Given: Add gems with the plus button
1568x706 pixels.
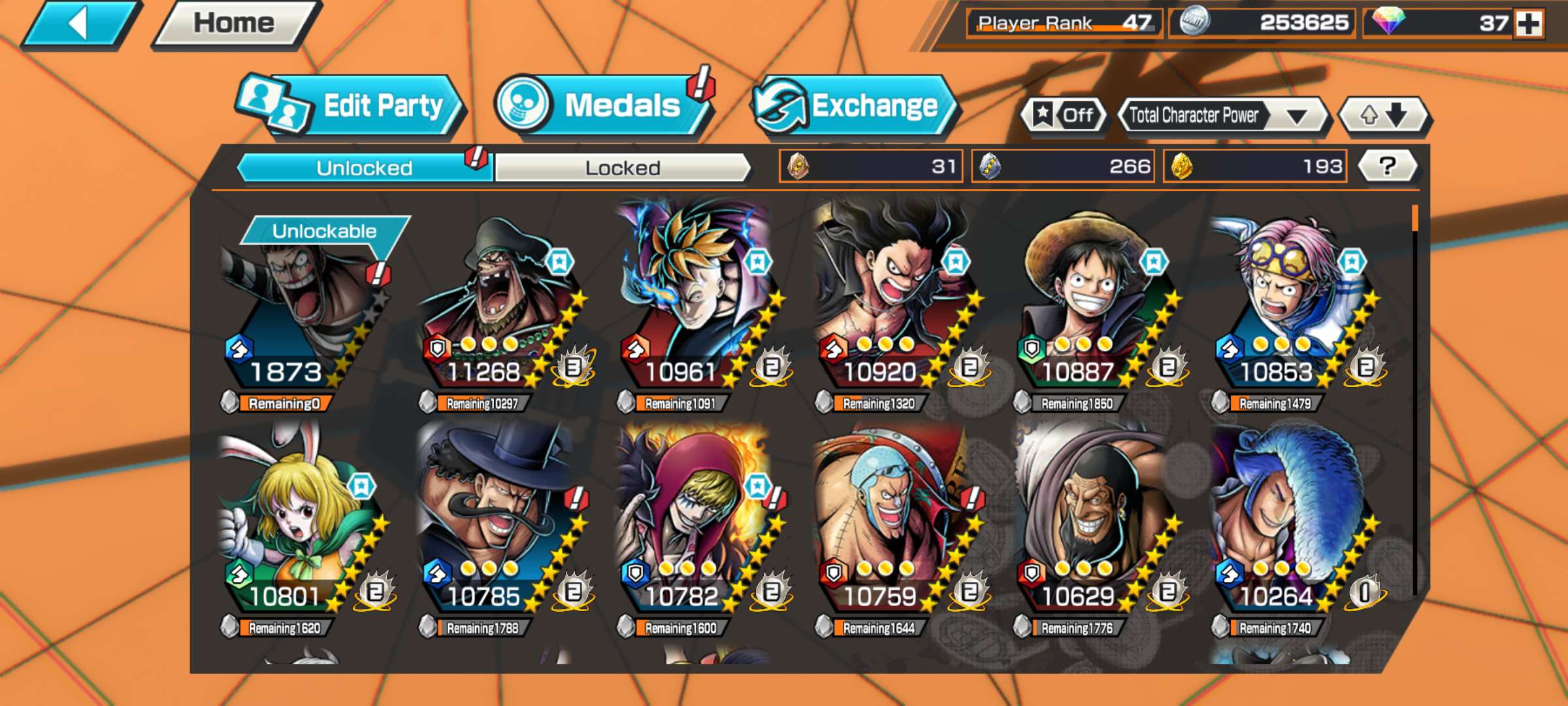Looking at the screenshot, I should (x=1529, y=24).
